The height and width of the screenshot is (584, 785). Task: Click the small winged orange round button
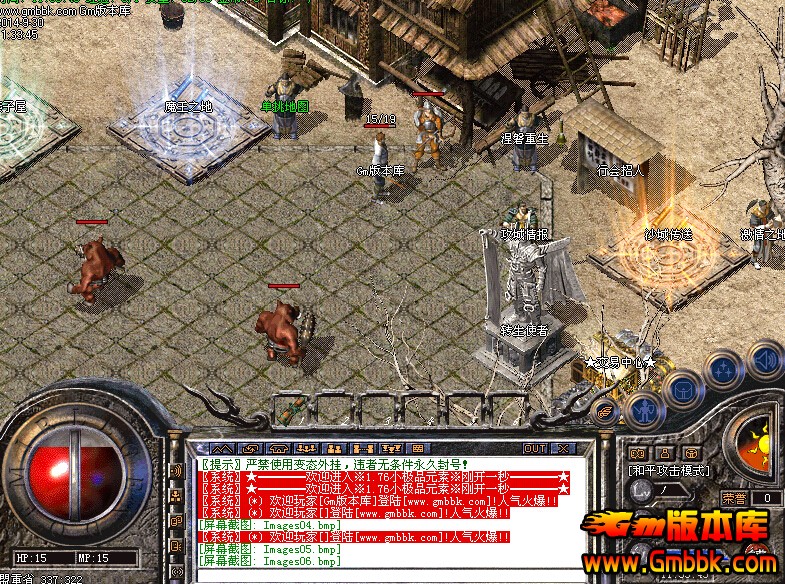[604, 409]
